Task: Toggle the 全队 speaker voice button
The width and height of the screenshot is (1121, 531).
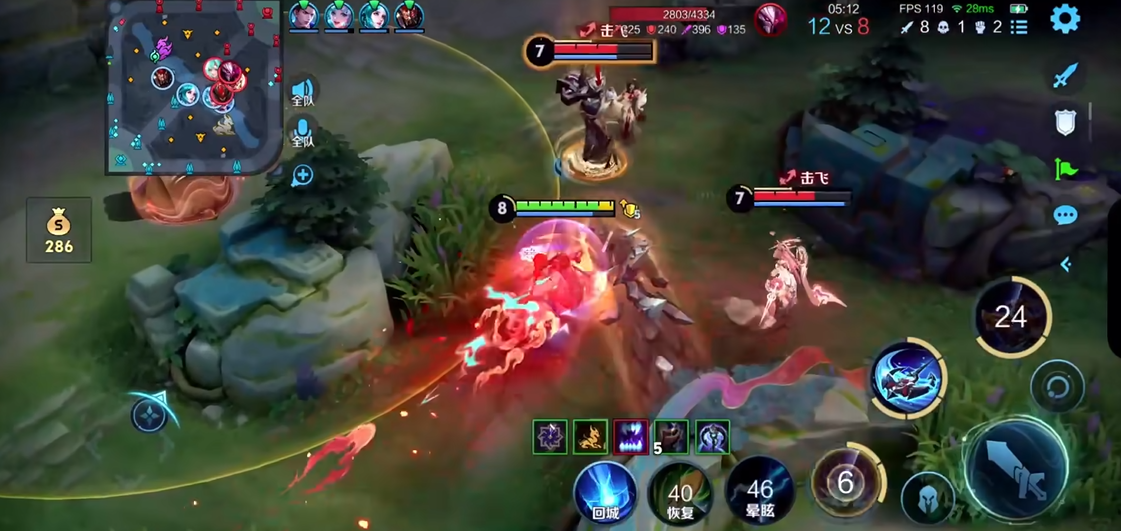Action: pos(302,92)
